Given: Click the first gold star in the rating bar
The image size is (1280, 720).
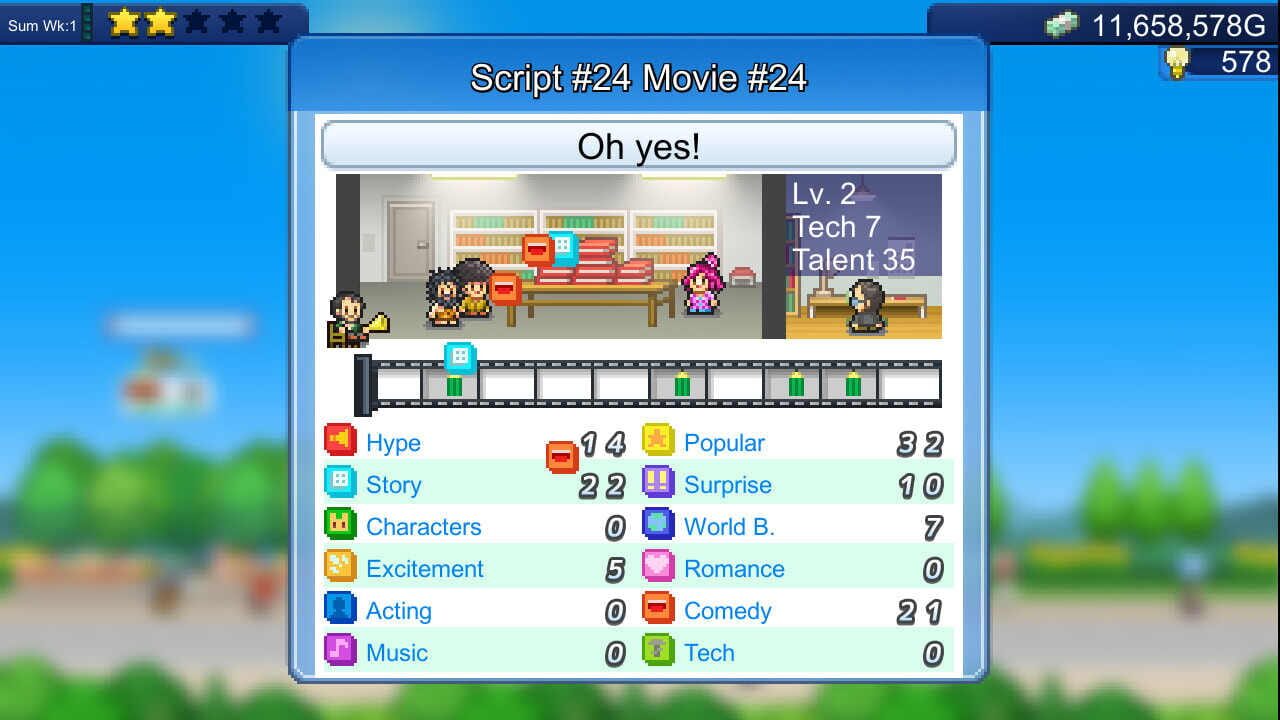Looking at the screenshot, I should 122,19.
